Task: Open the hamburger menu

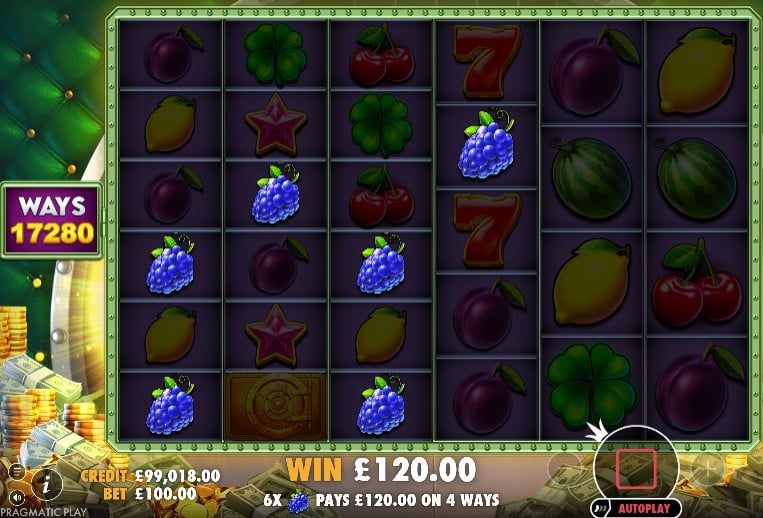Action: (x=17, y=470)
